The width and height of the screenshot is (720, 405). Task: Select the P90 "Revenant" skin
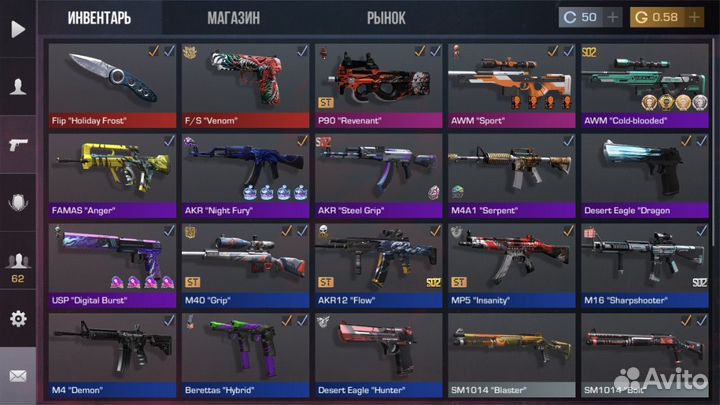[378, 83]
